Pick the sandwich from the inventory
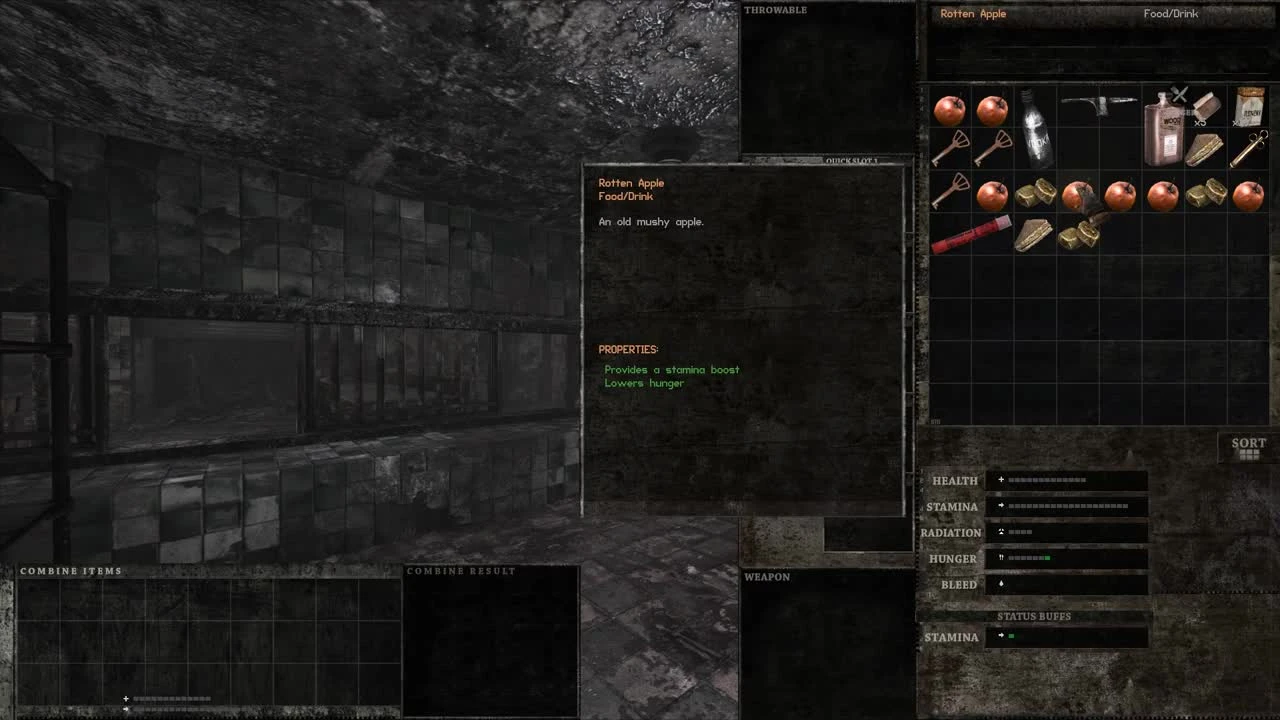 pyautogui.click(x=1205, y=148)
